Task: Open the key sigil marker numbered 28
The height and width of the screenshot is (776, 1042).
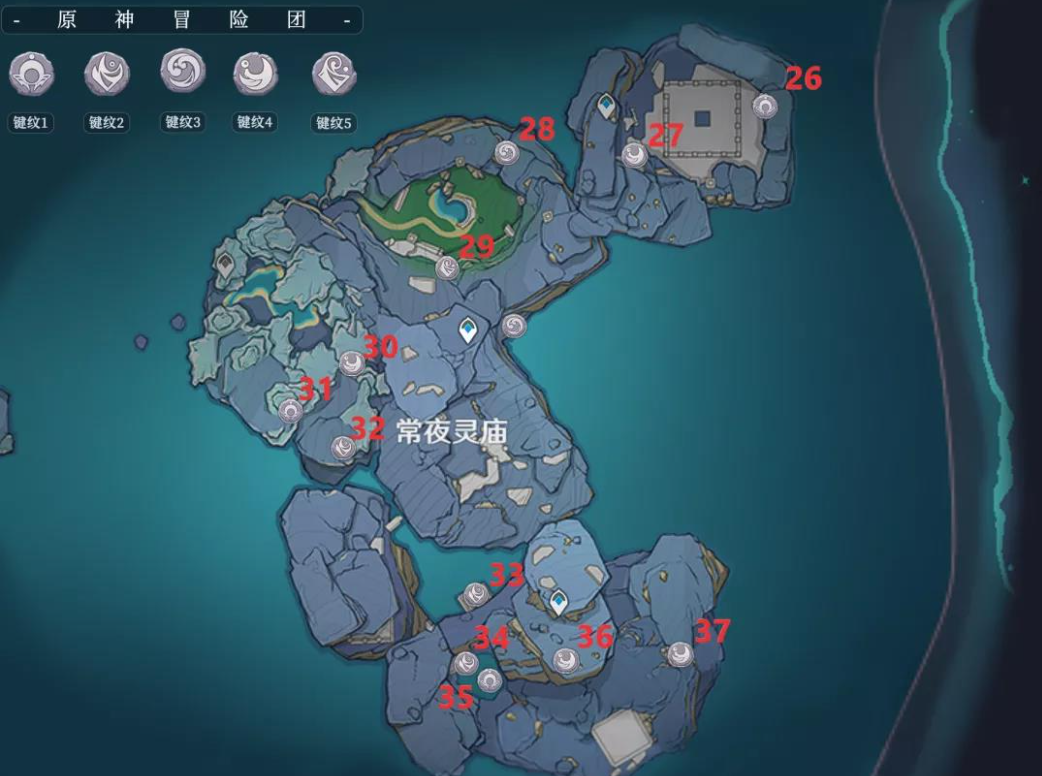Action: (506, 152)
